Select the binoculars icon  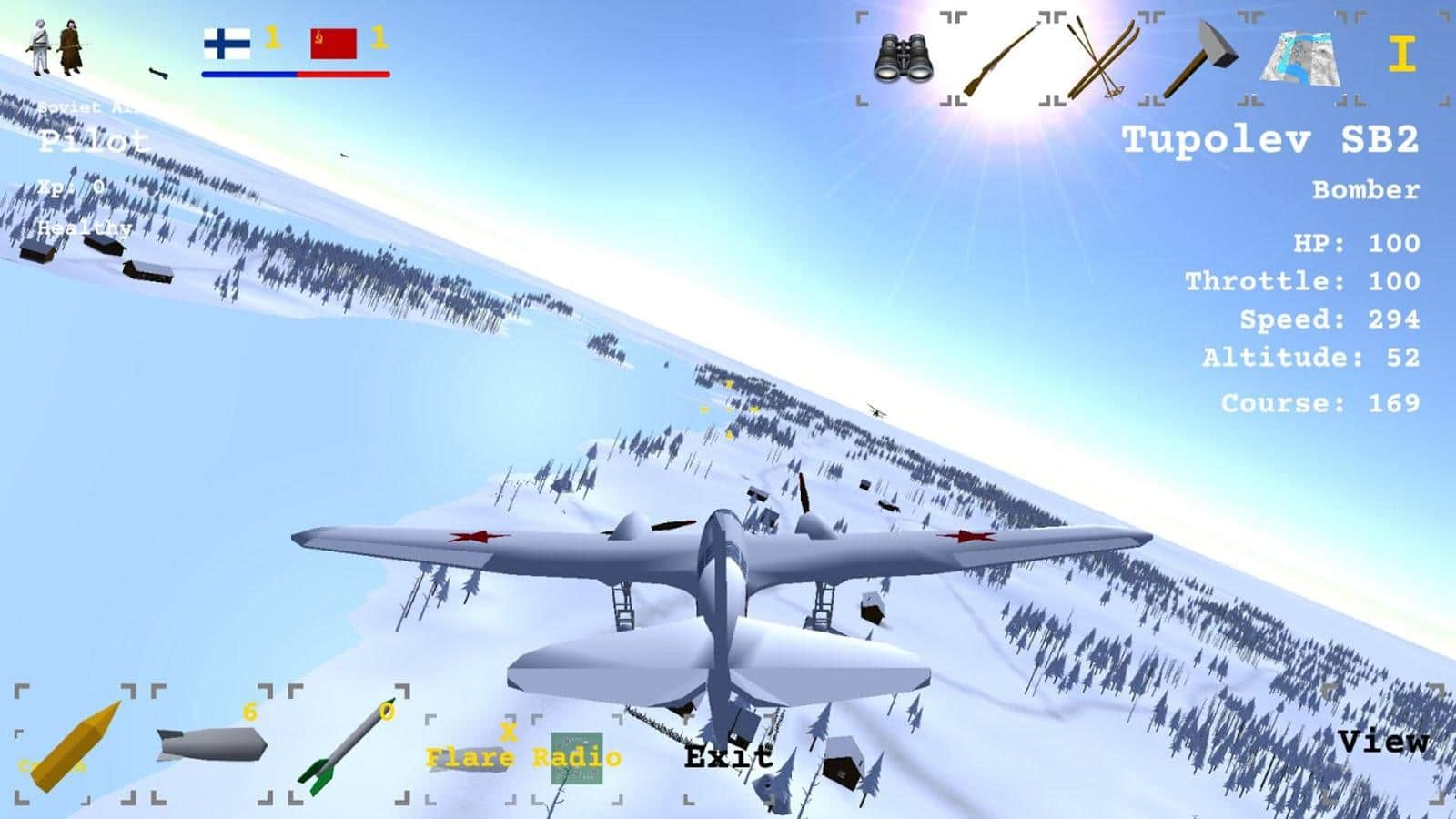[902, 59]
